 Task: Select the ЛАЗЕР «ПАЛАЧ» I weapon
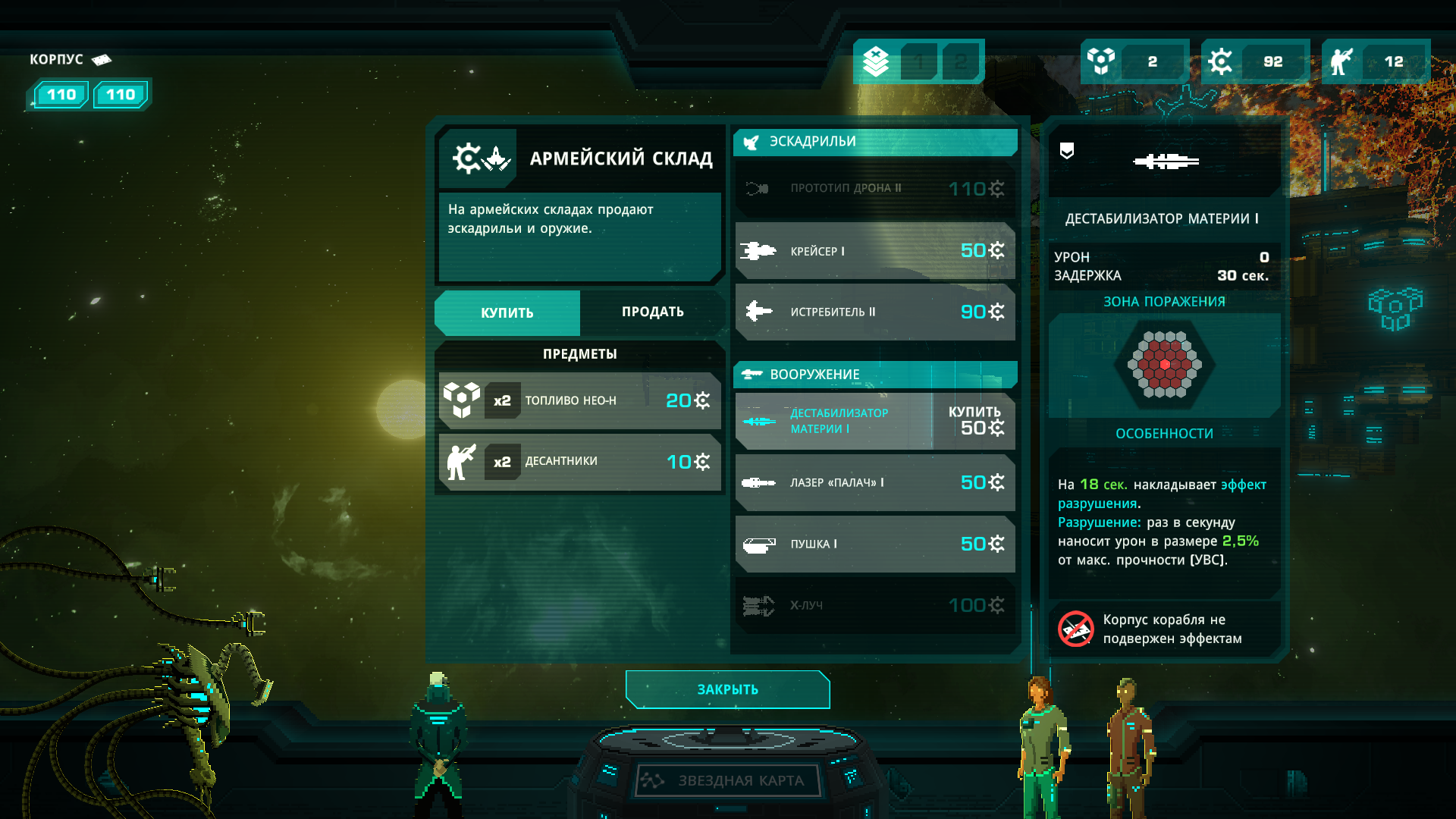click(x=875, y=482)
